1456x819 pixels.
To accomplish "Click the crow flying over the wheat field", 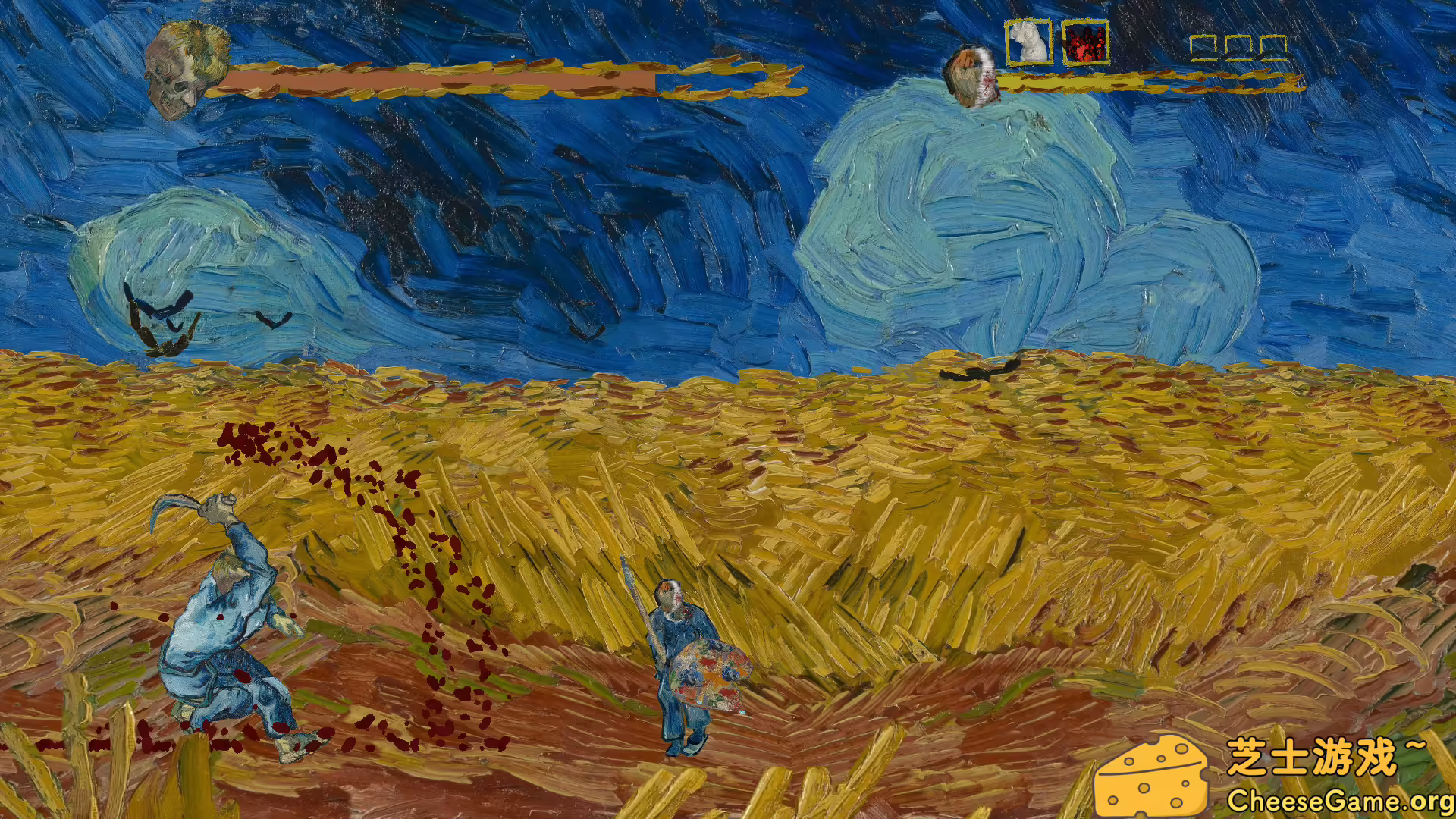I will (x=978, y=372).
